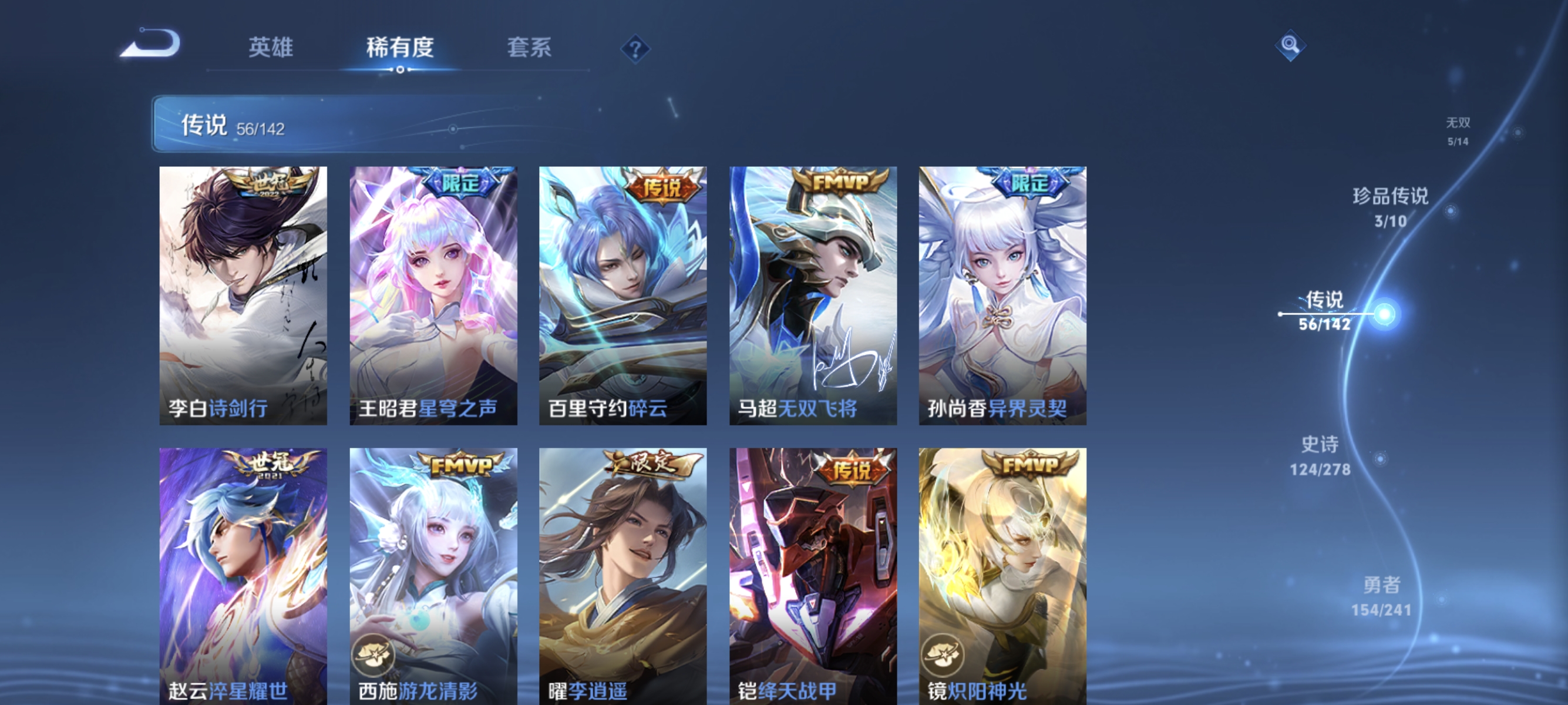1568x705 pixels.
Task: Click the FMVP badge on 马超 skin
Action: (x=841, y=183)
